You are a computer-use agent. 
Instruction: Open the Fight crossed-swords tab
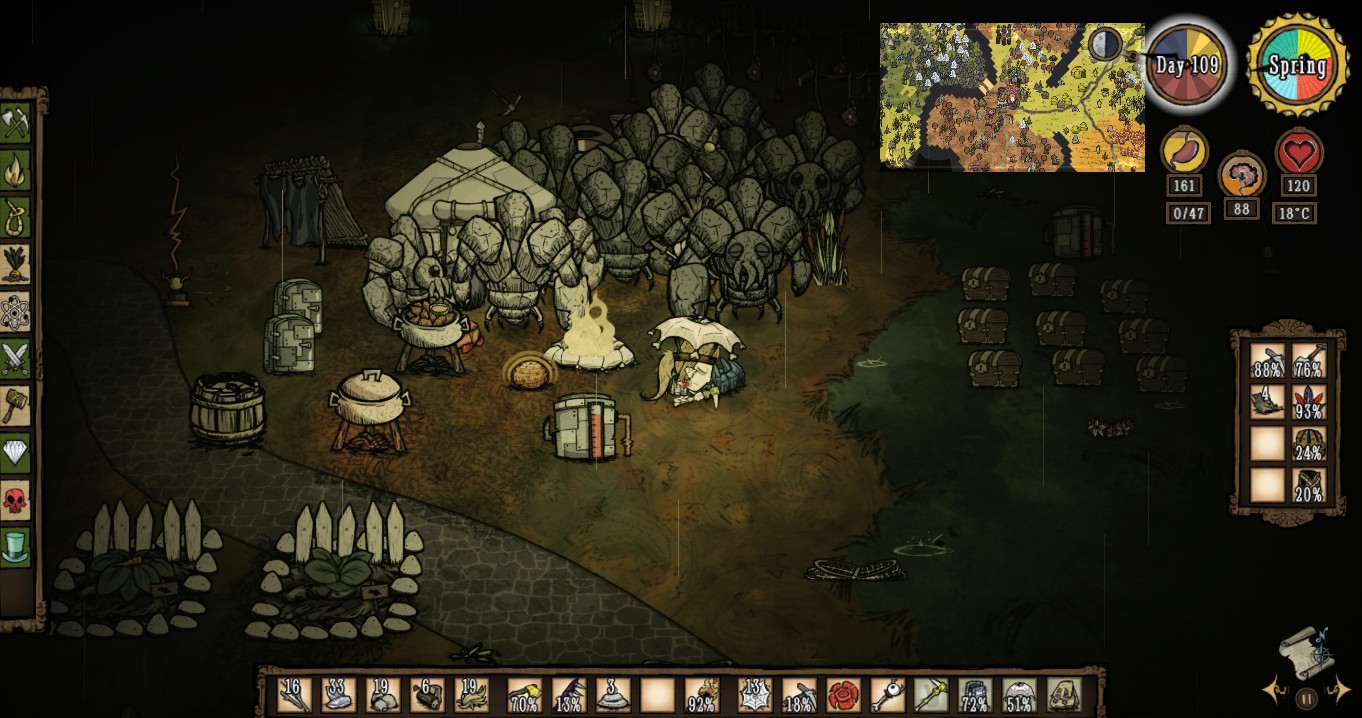point(15,358)
